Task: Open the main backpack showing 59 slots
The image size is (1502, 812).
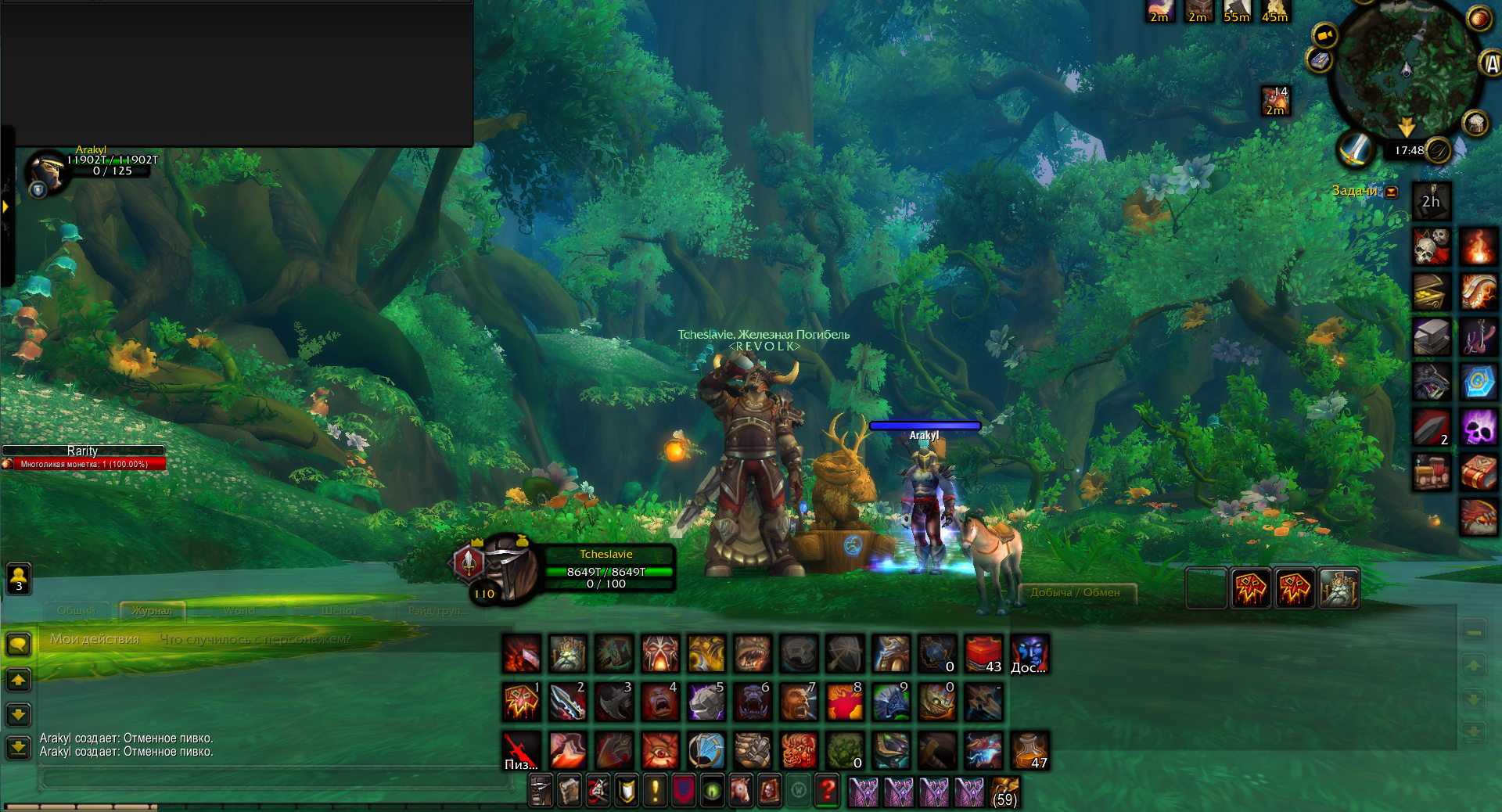Action: click(1004, 792)
